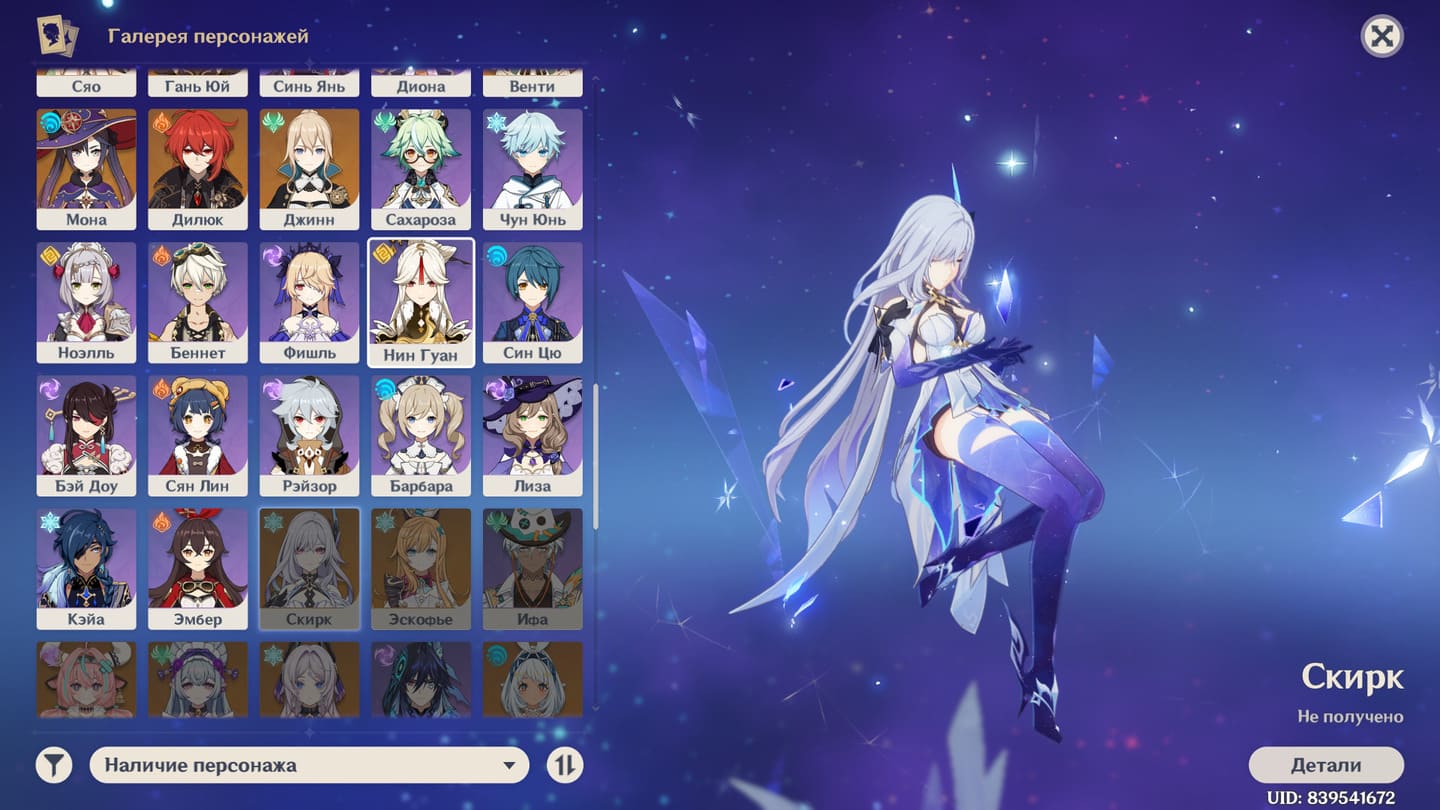Select Барбара character card

pos(421,434)
